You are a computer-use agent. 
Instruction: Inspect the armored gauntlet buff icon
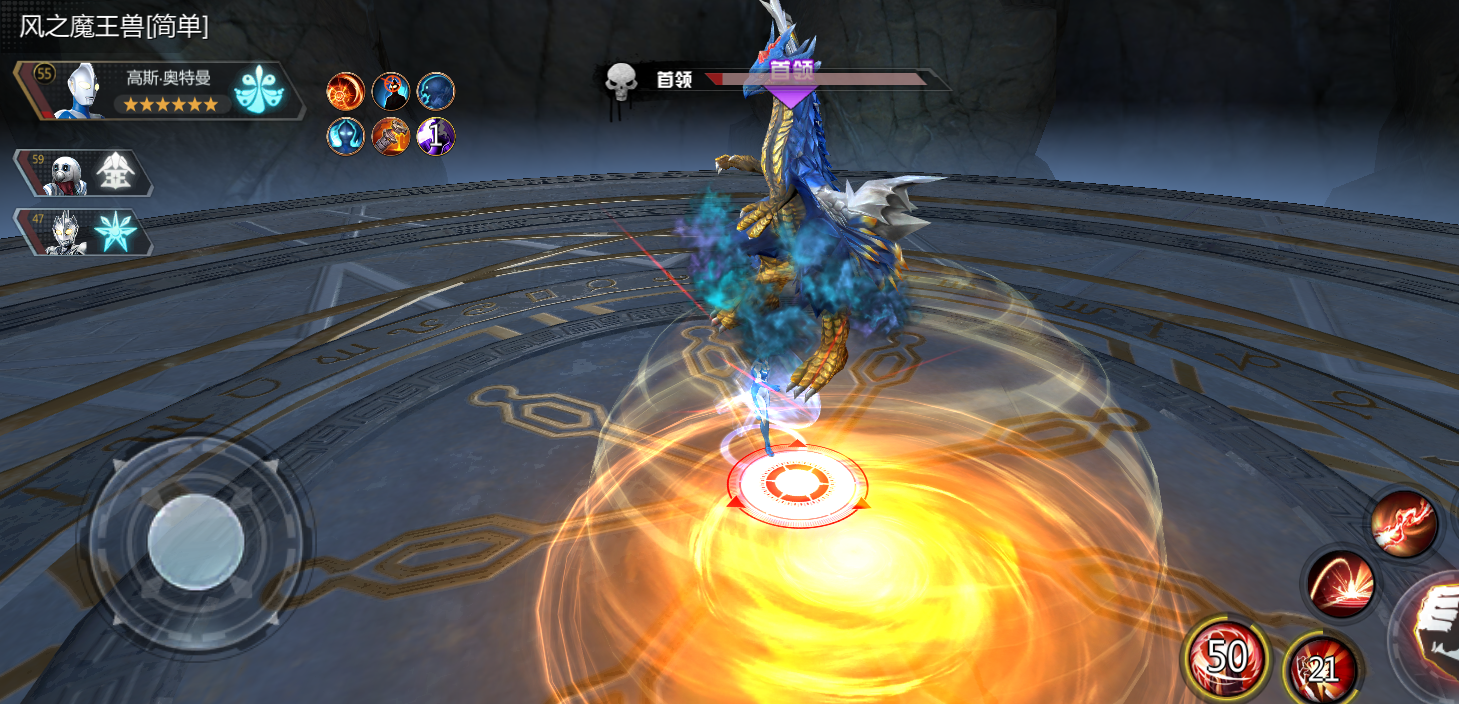[x=391, y=136]
